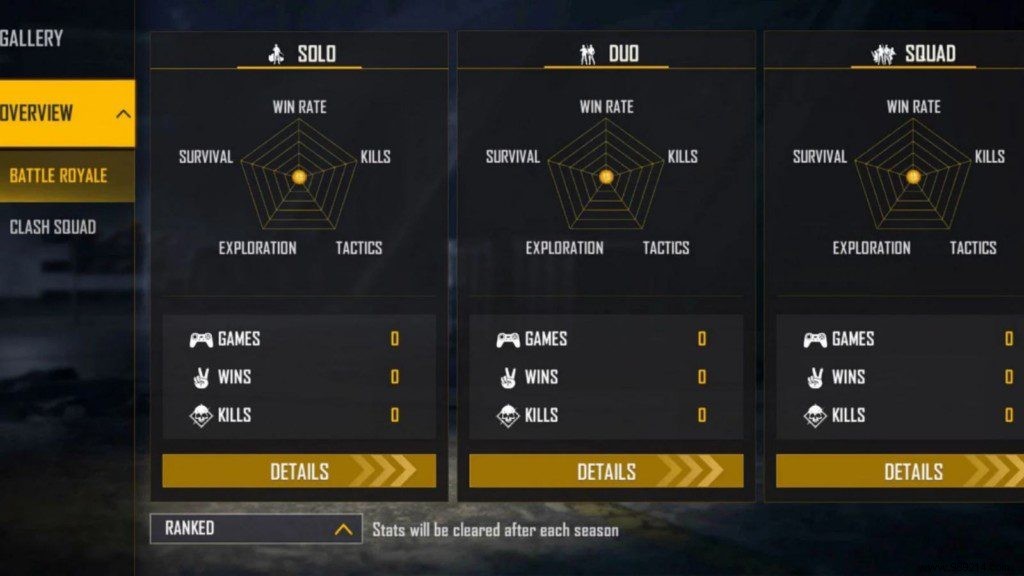The height and width of the screenshot is (576, 1024).
Task: Click the Squad stats panel header
Action: (913, 54)
